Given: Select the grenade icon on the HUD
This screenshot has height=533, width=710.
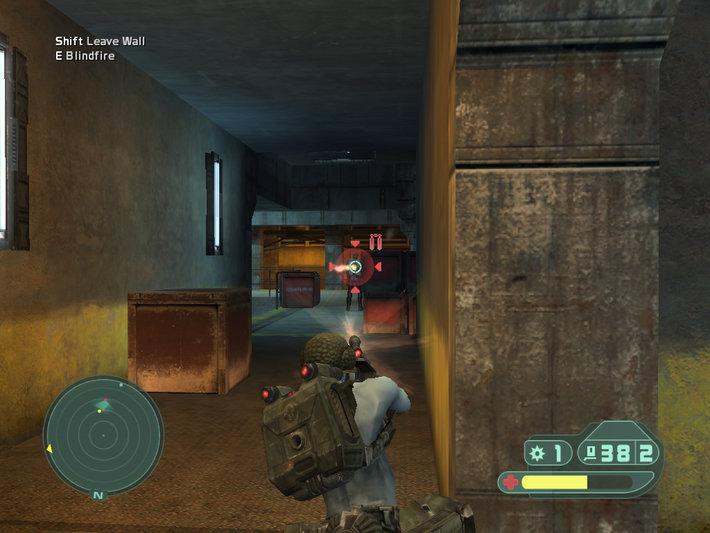Looking at the screenshot, I should click(537, 453).
